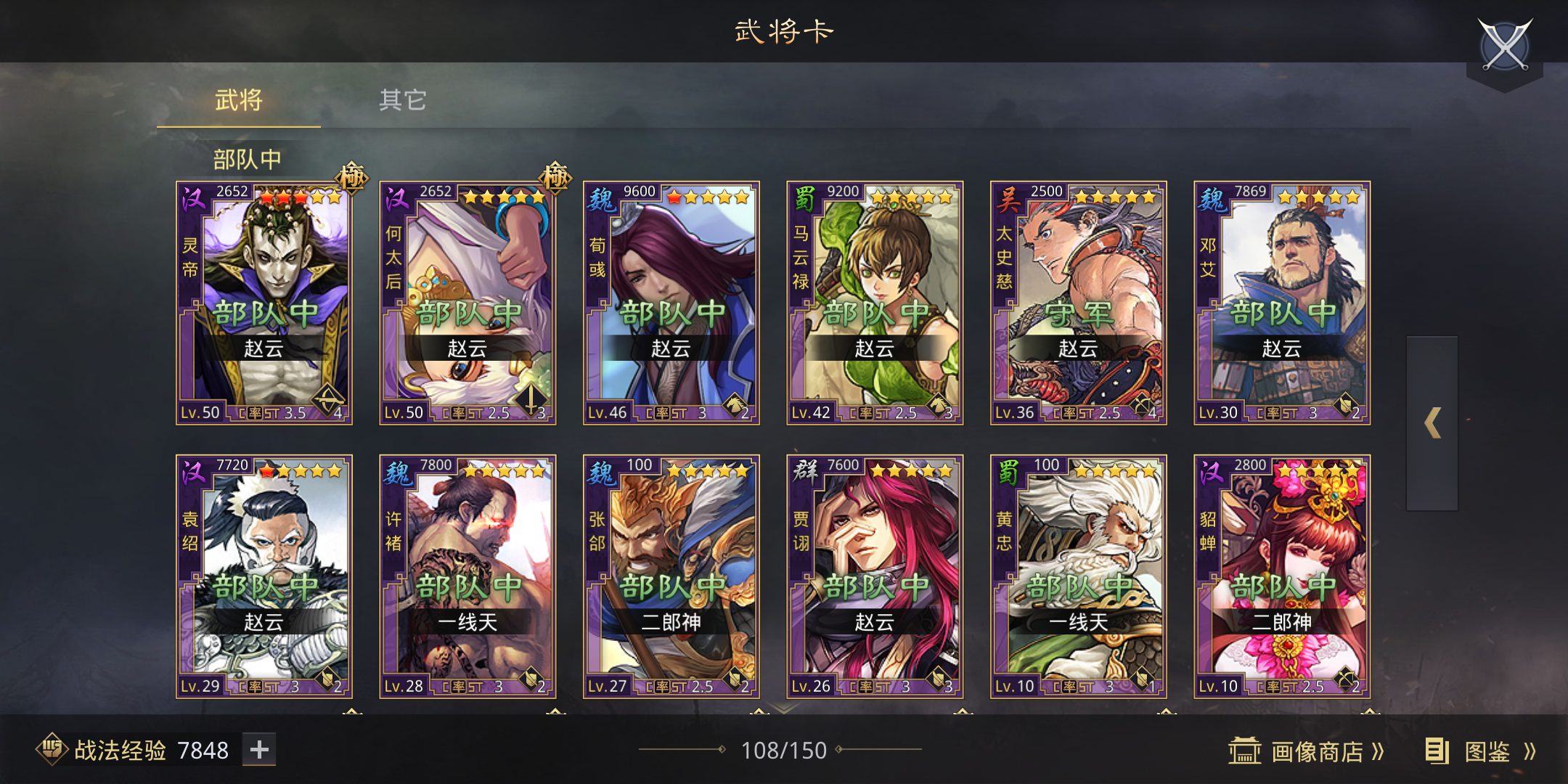Open the 其它 tab
Viewport: 1568px width, 784px height.
click(x=403, y=101)
